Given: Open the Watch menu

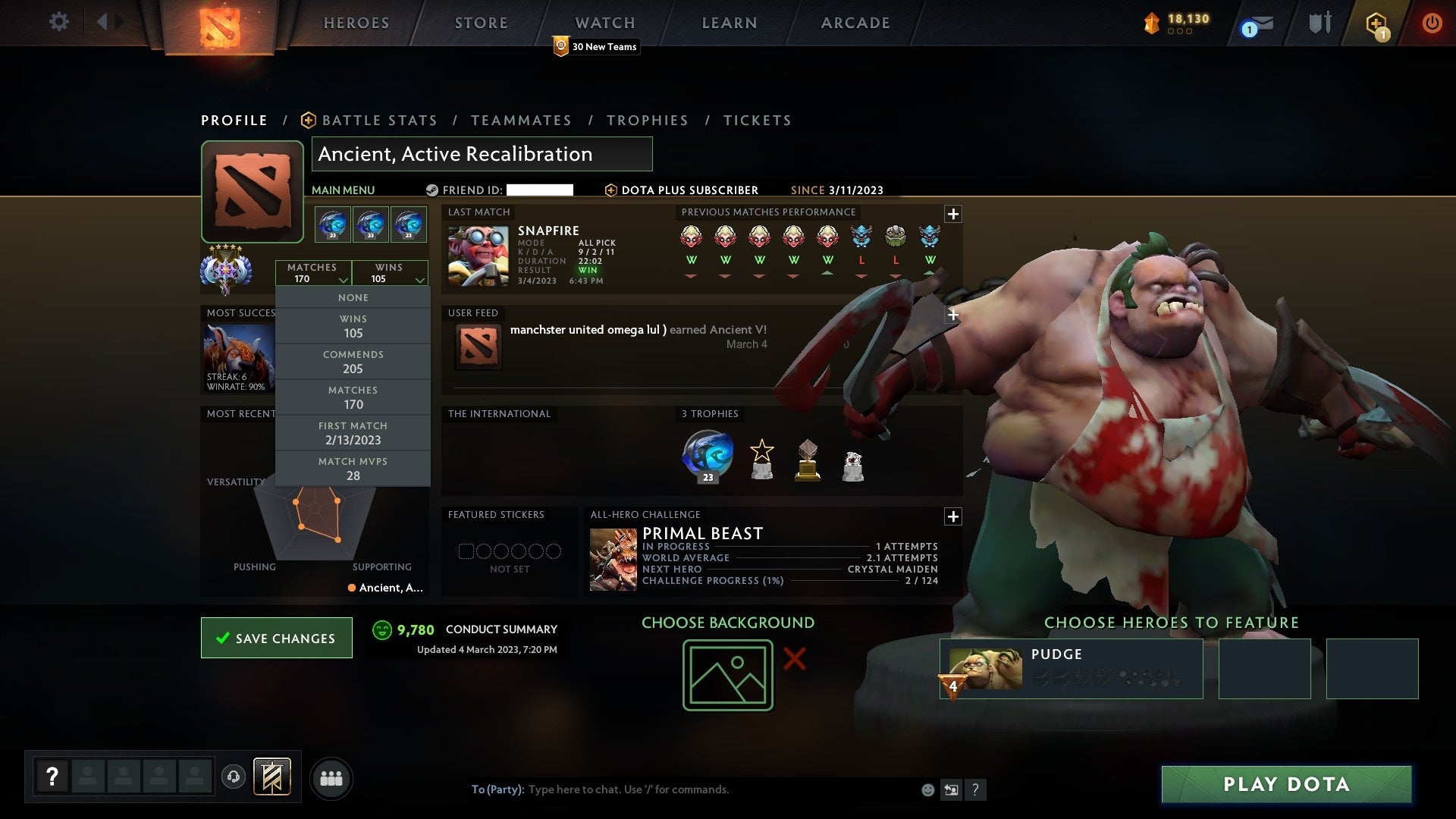Looking at the screenshot, I should point(604,23).
